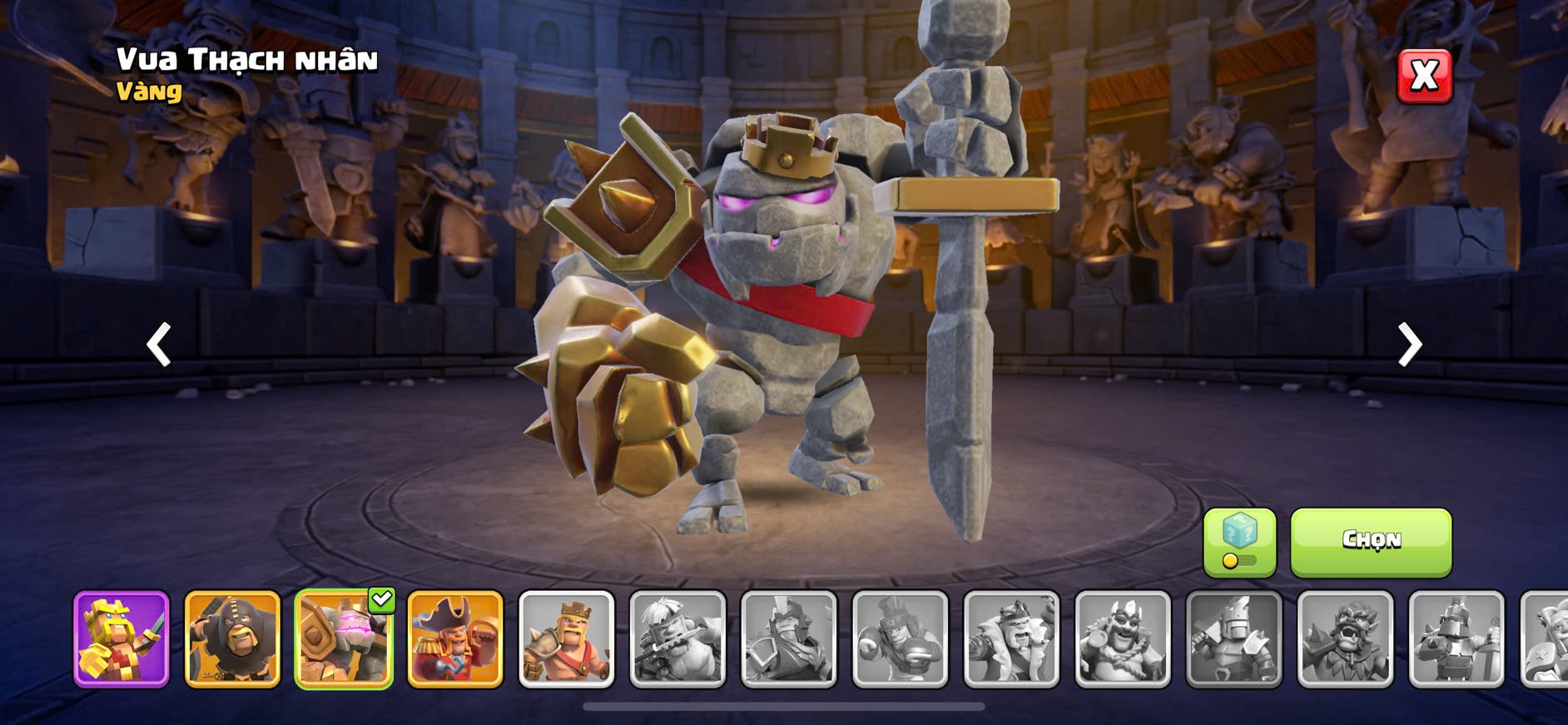The image size is (1568, 725).
Task: Select the golden stone golem King skin
Action: (344, 639)
